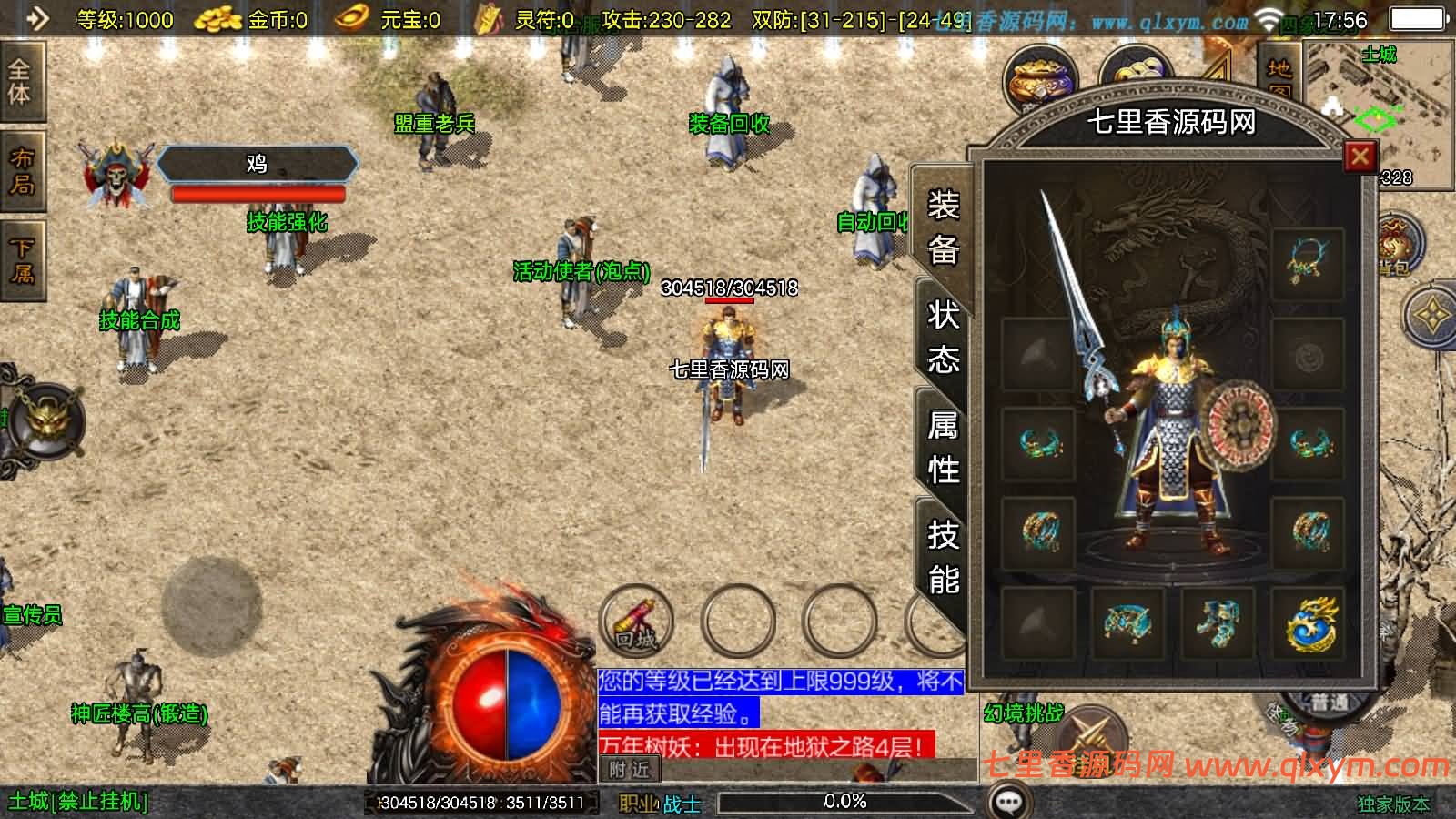Use the 回城 scroll skill slot

[x=636, y=620]
